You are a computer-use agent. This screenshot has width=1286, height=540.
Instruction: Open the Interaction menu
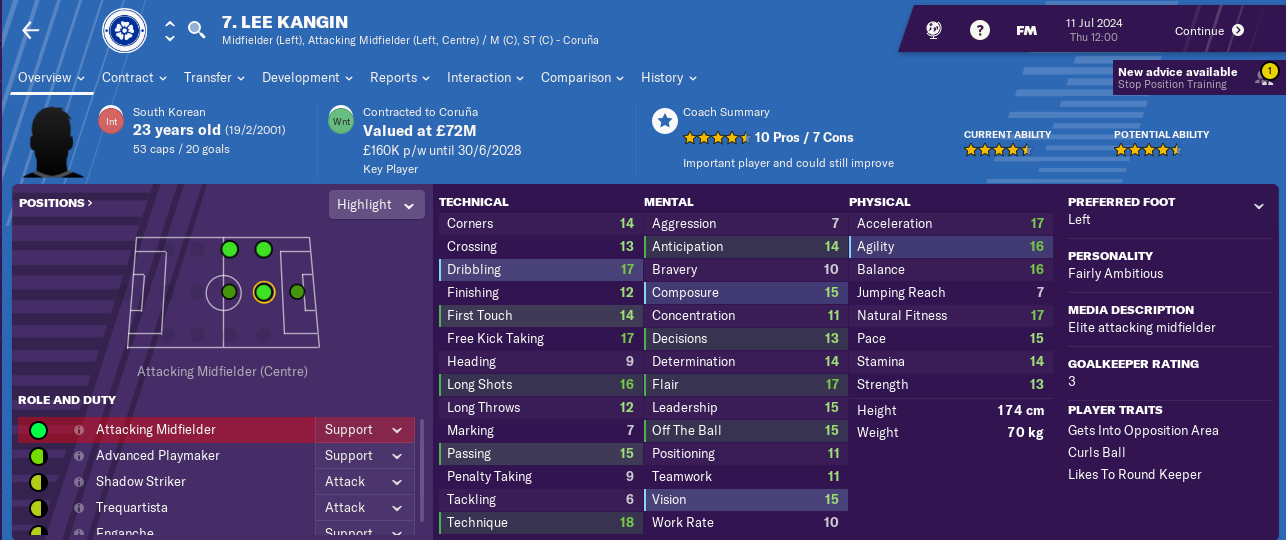click(486, 77)
